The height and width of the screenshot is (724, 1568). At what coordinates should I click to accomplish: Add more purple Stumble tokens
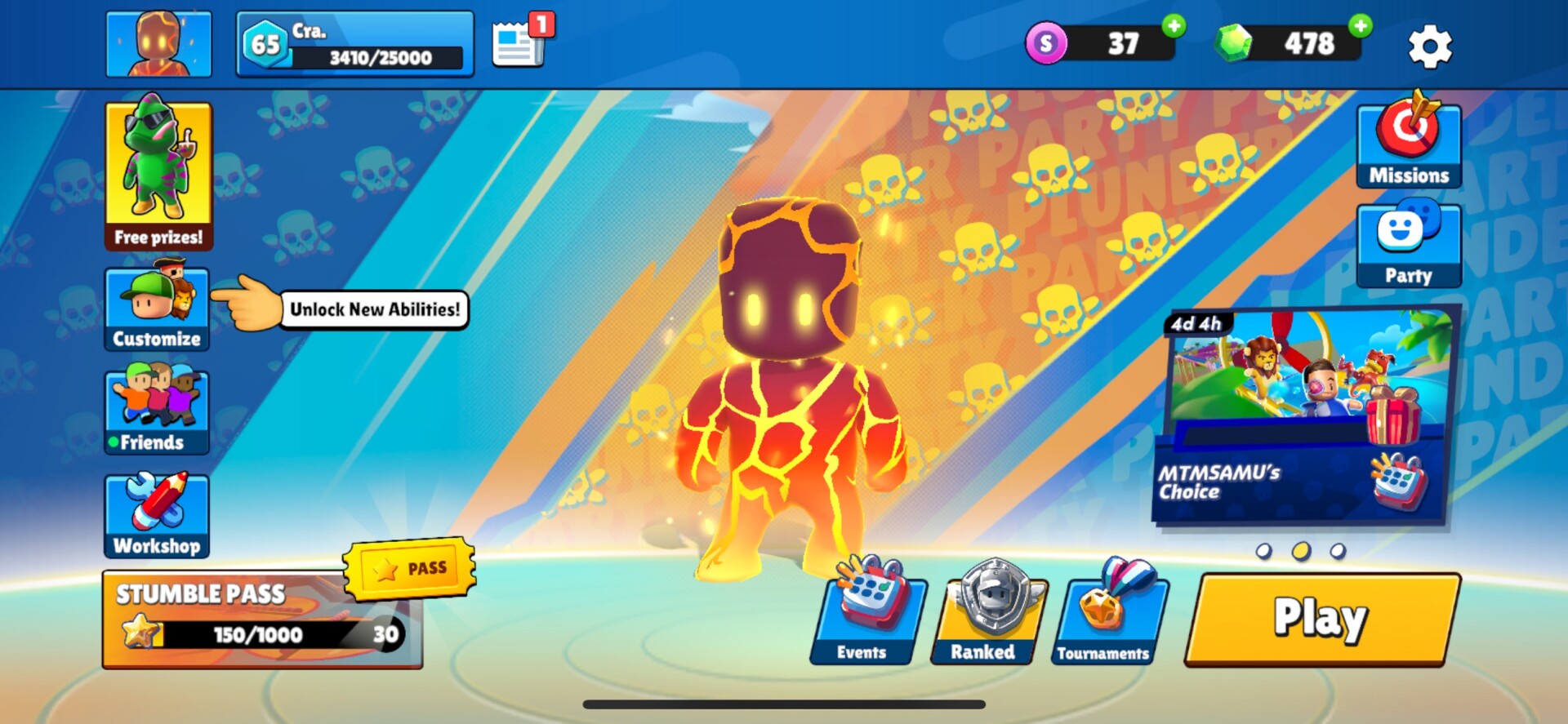1174,26
